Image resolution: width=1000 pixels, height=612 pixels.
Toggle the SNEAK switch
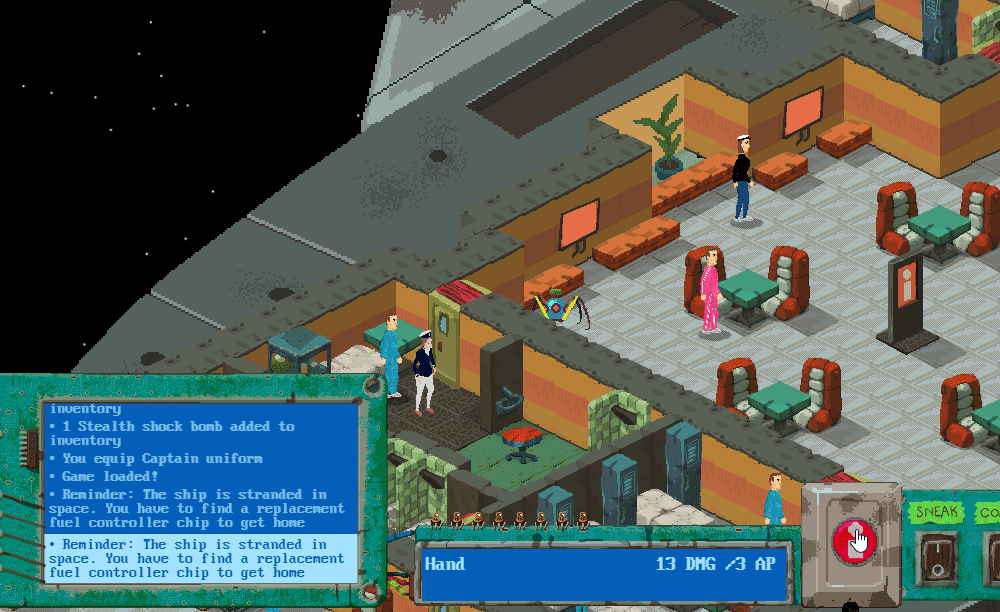tap(936, 554)
